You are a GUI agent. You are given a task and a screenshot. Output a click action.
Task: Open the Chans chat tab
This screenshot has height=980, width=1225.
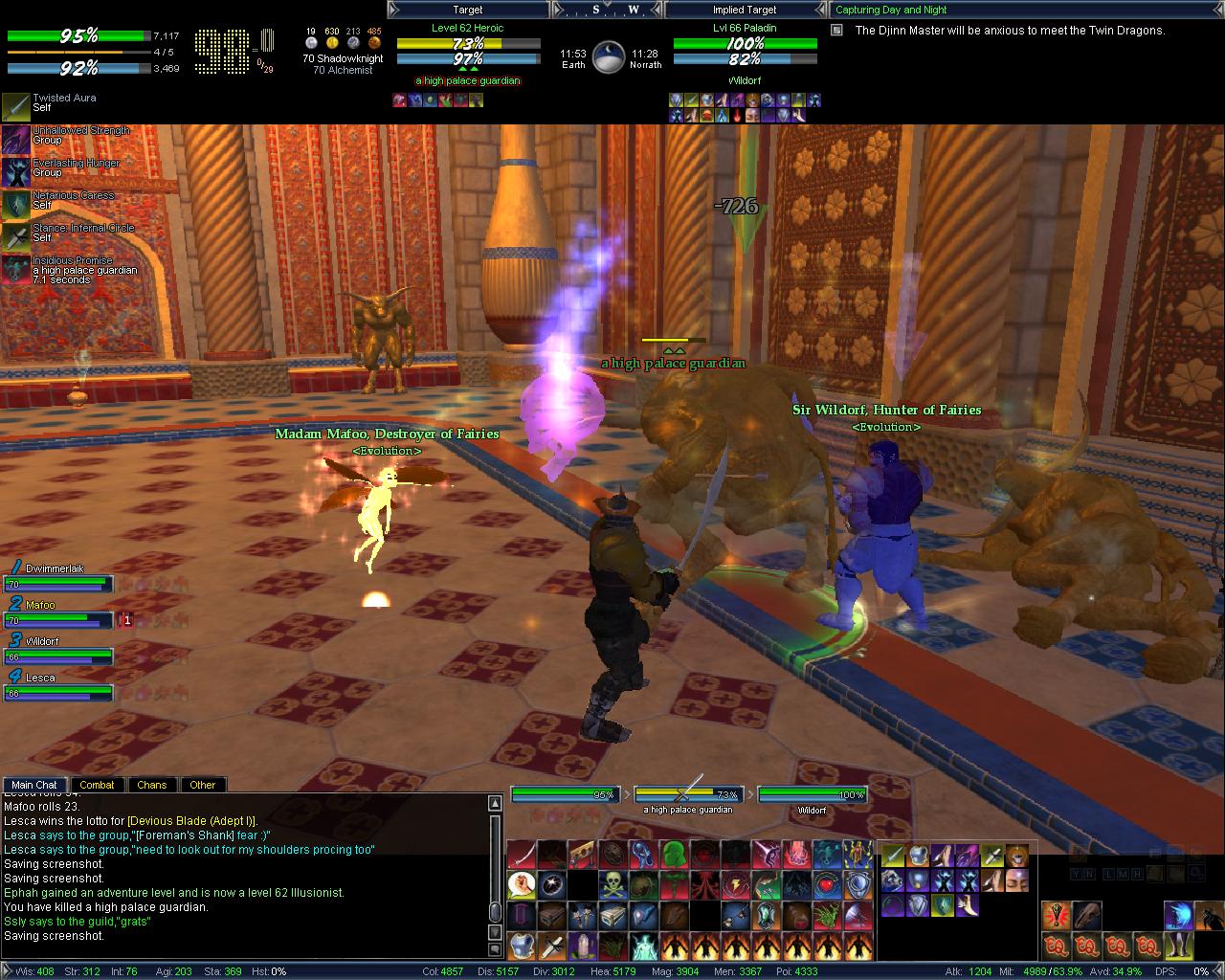click(151, 785)
